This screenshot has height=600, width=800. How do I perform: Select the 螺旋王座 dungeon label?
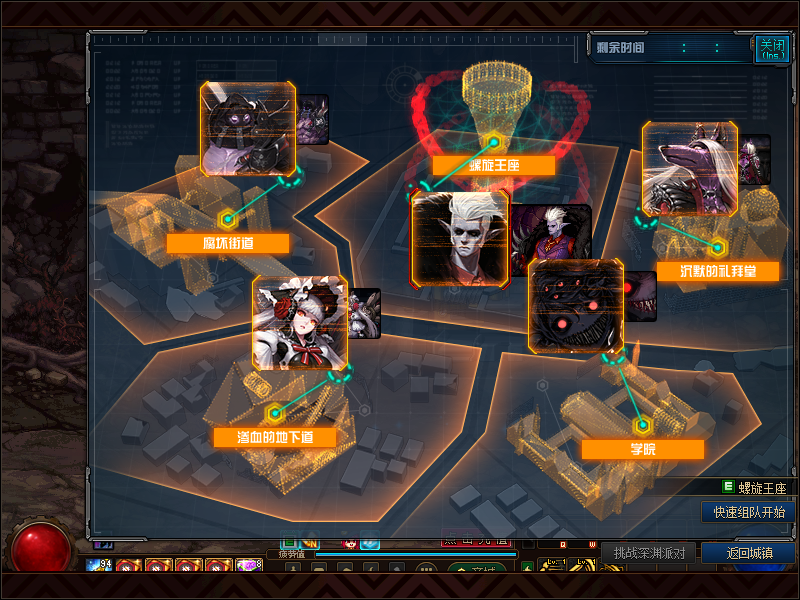(x=494, y=166)
